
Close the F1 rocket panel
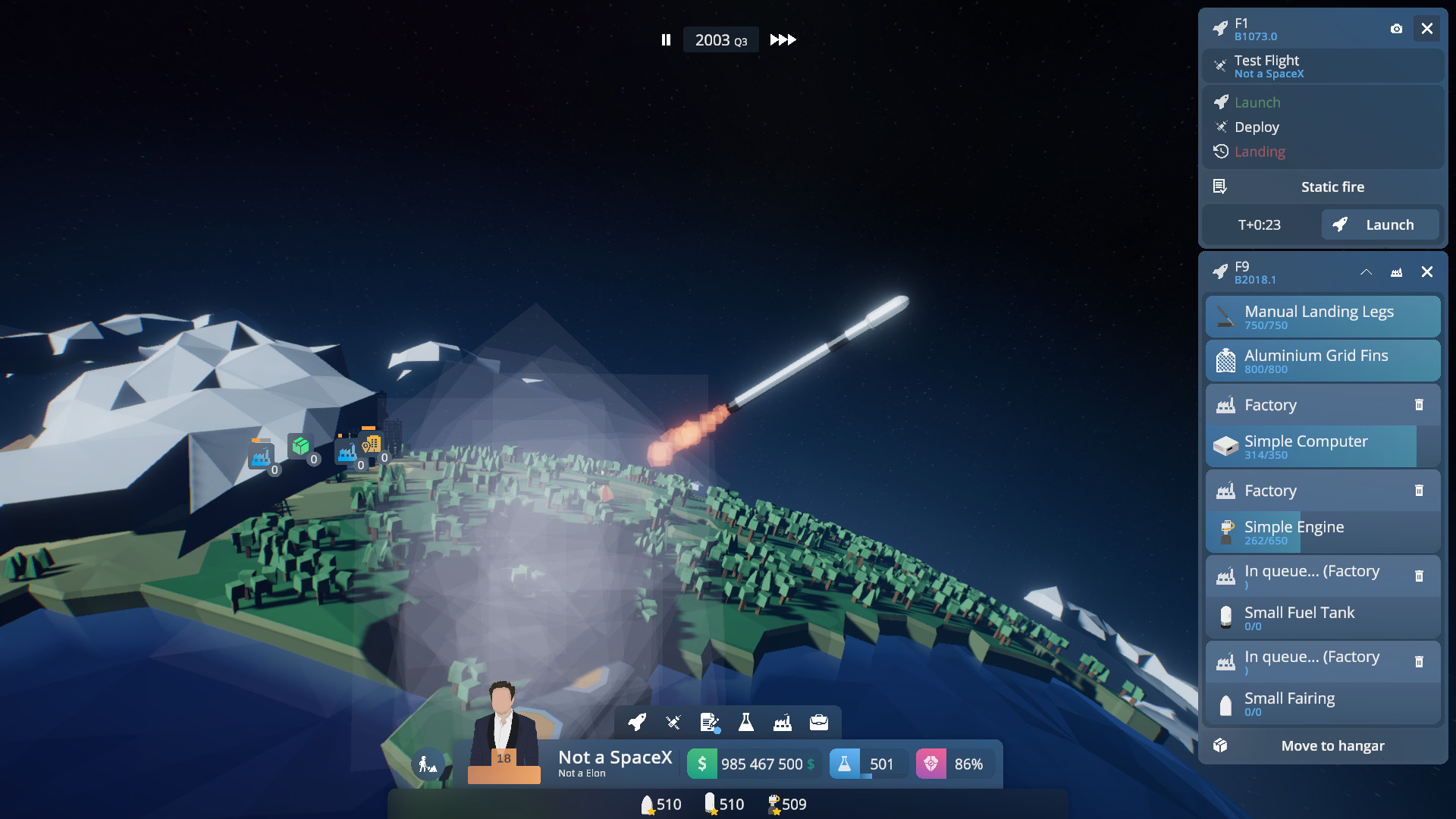point(1427,29)
